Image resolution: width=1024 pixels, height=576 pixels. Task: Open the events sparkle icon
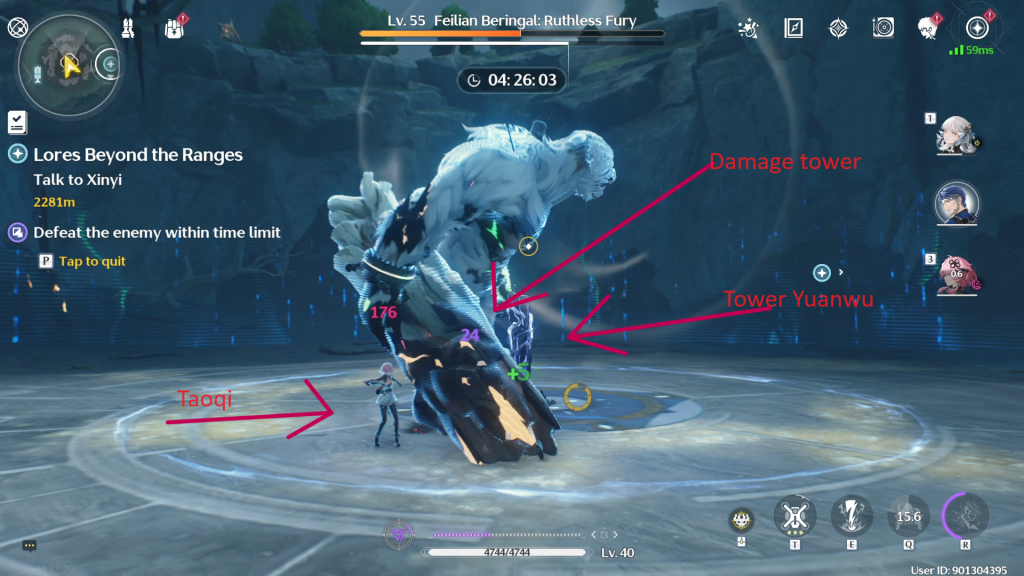[747, 28]
